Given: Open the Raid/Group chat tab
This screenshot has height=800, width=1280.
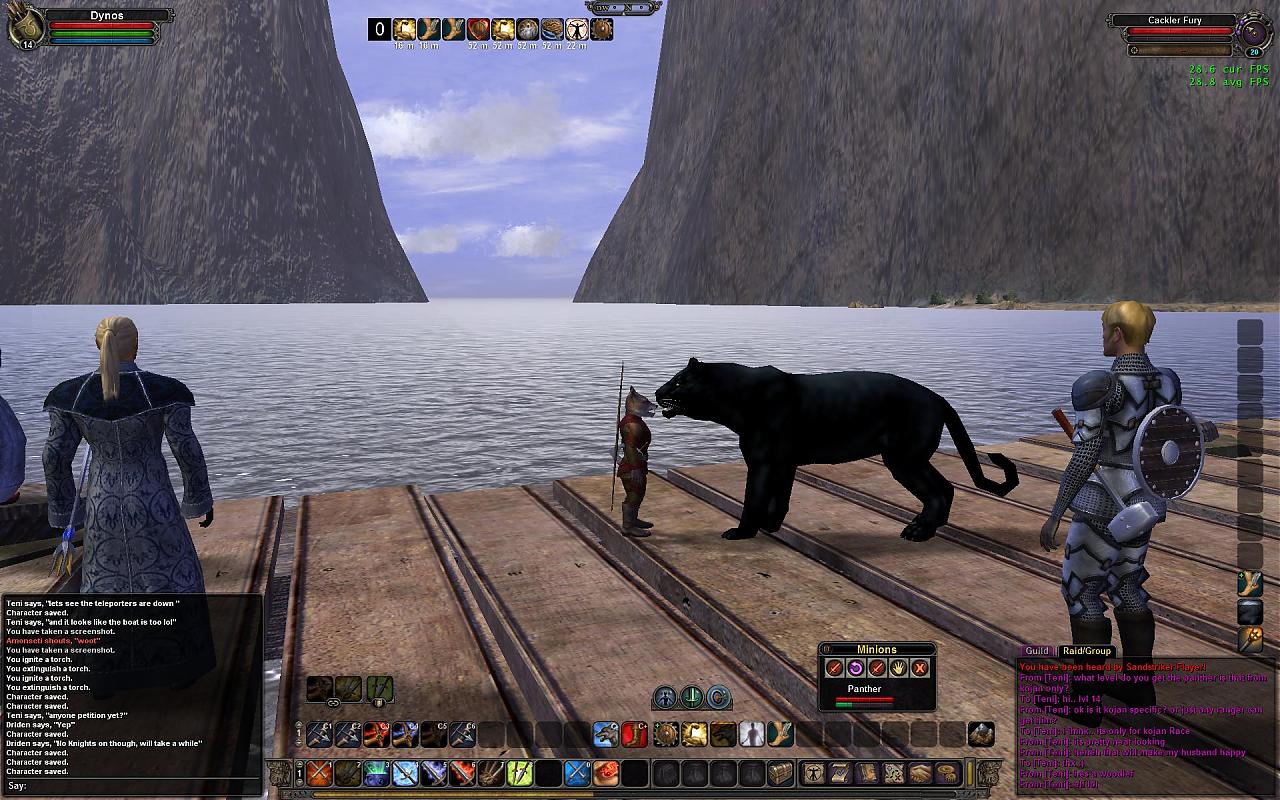Looking at the screenshot, I should [1086, 651].
